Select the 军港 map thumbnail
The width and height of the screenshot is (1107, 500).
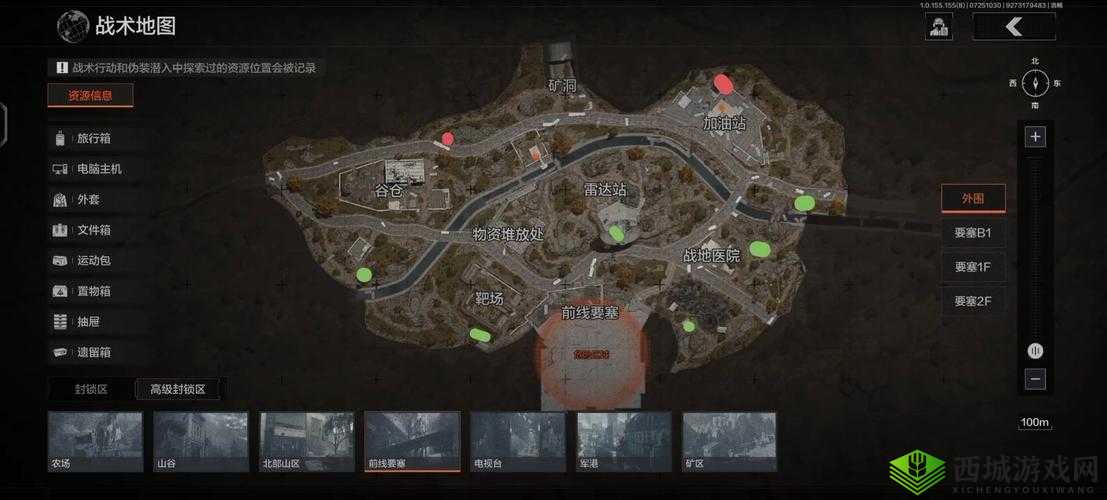[624, 441]
